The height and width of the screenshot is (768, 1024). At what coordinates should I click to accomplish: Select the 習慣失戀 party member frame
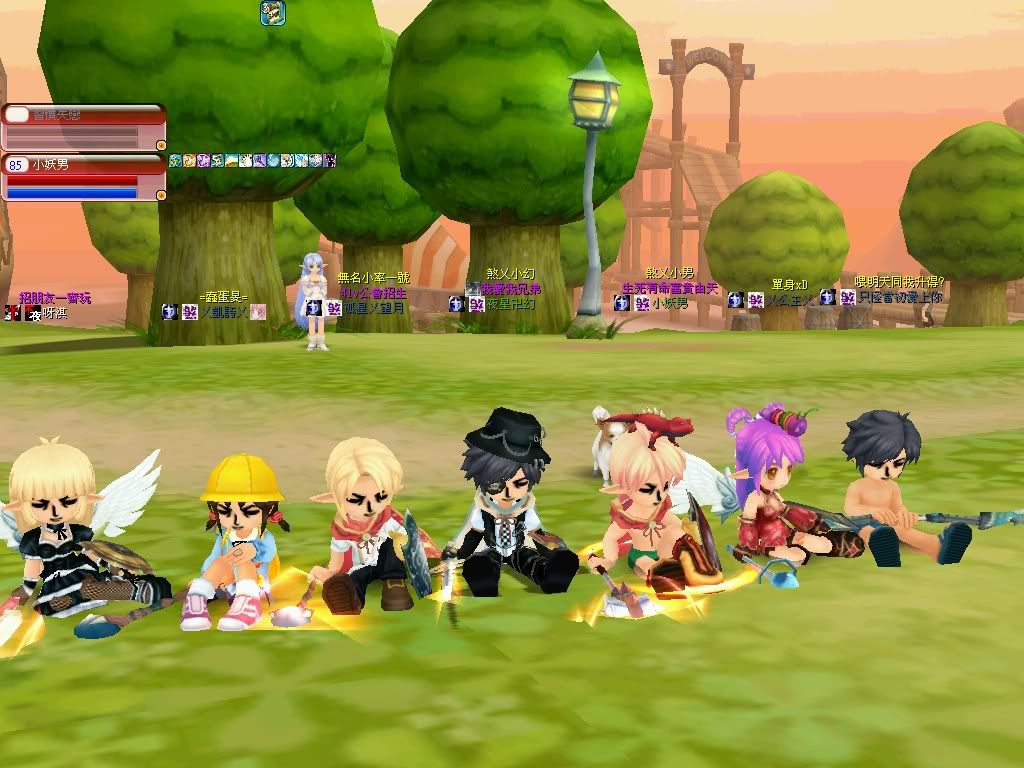coord(82,128)
